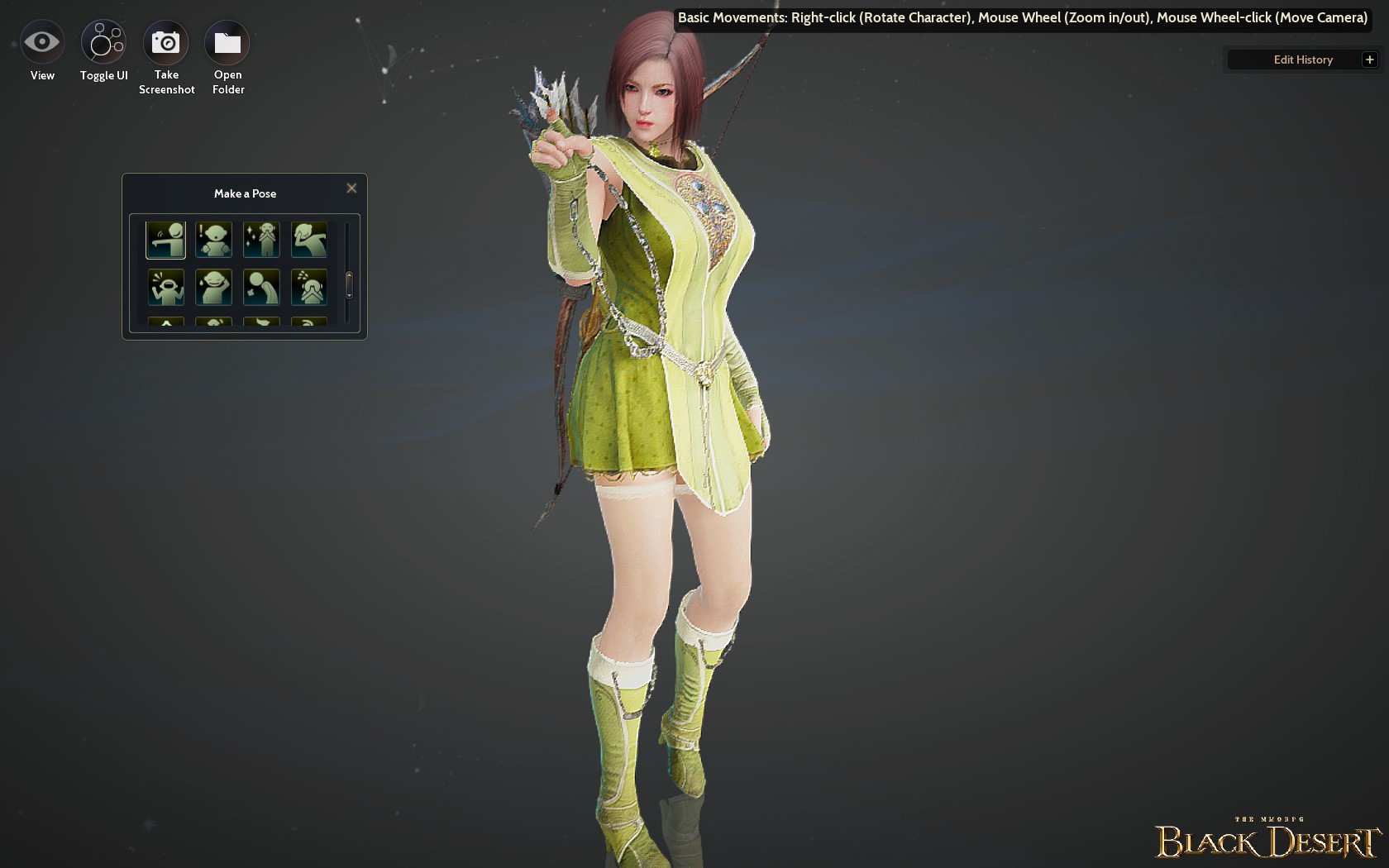Select the surprised exclamation pose icon
This screenshot has height=868, width=1389.
point(213,240)
